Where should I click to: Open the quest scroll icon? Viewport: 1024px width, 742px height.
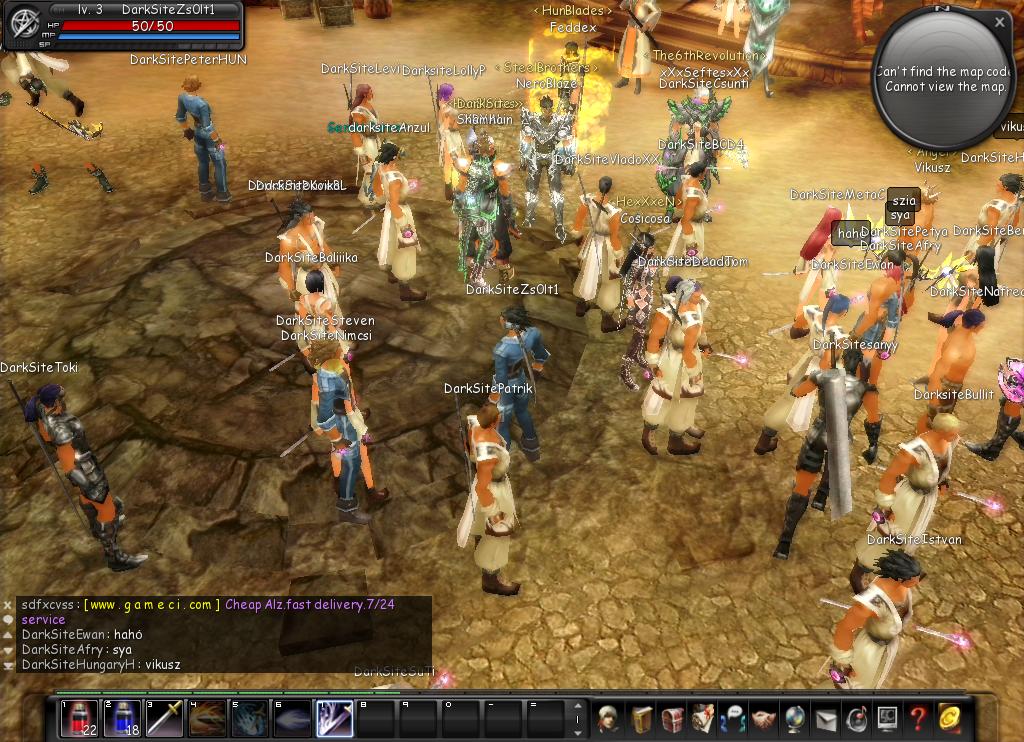tap(703, 719)
